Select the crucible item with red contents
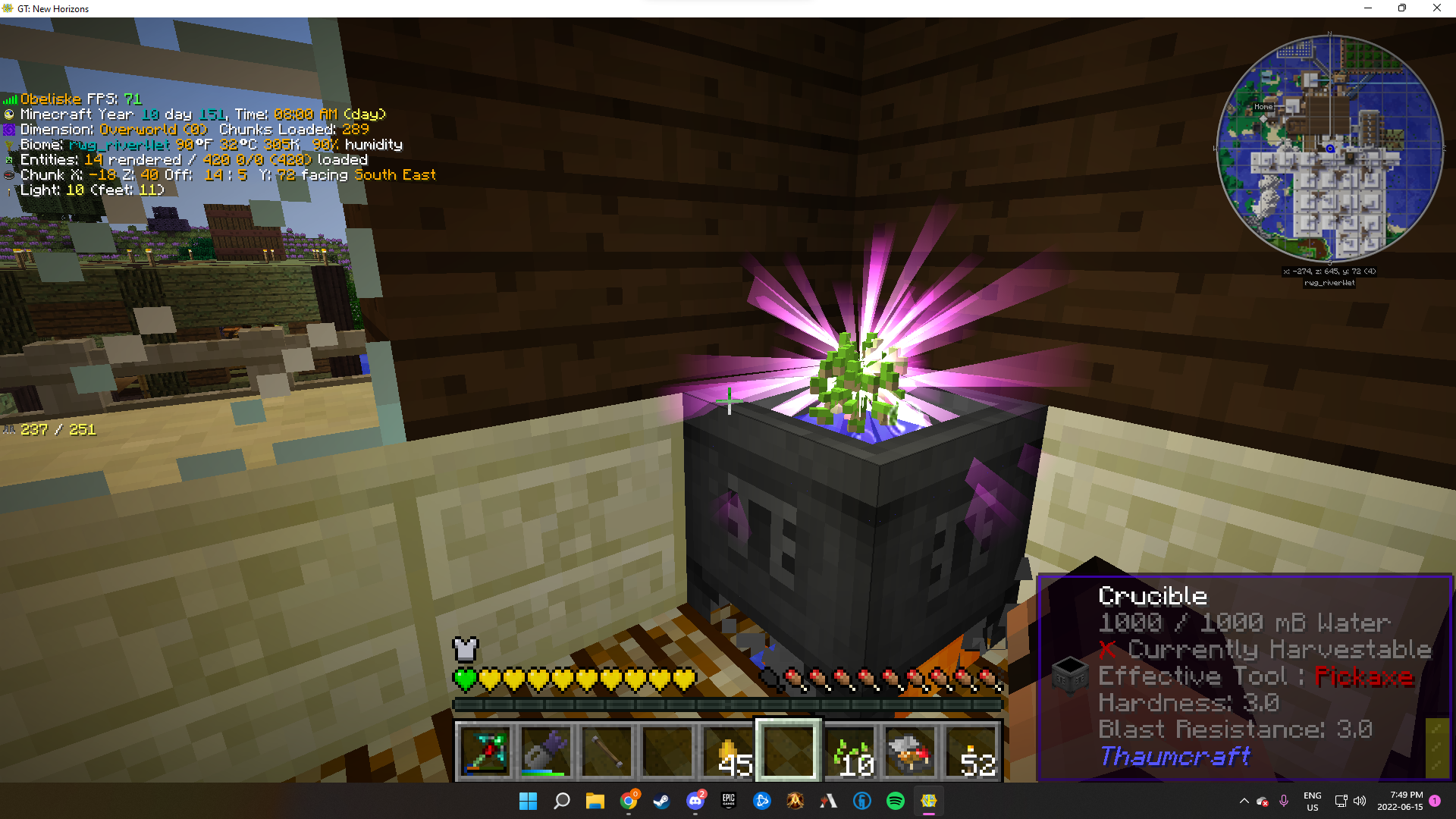This screenshot has width=1456, height=819. coord(910,752)
